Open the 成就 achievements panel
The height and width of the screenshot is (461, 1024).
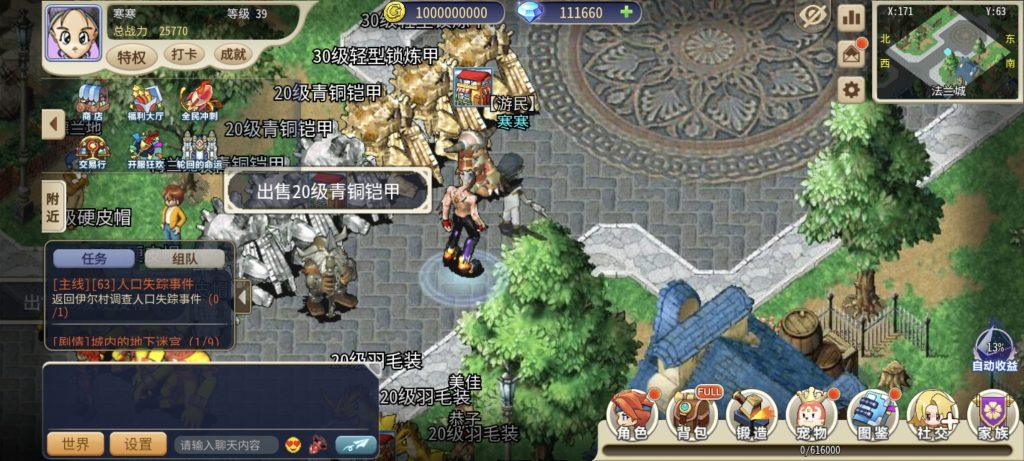(x=233, y=55)
